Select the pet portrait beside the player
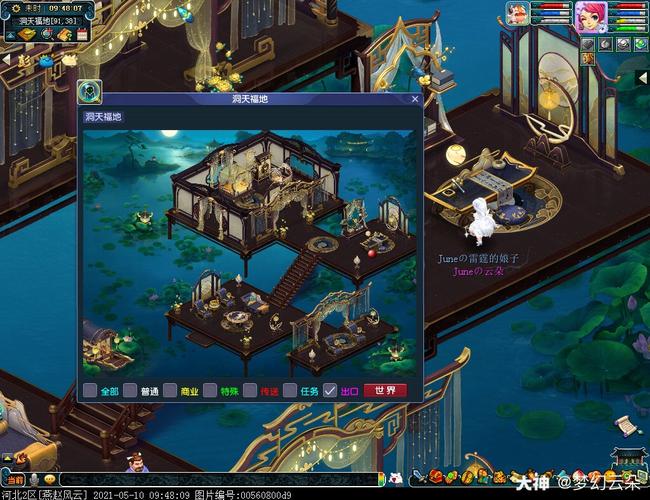The height and width of the screenshot is (500, 650). point(517,14)
